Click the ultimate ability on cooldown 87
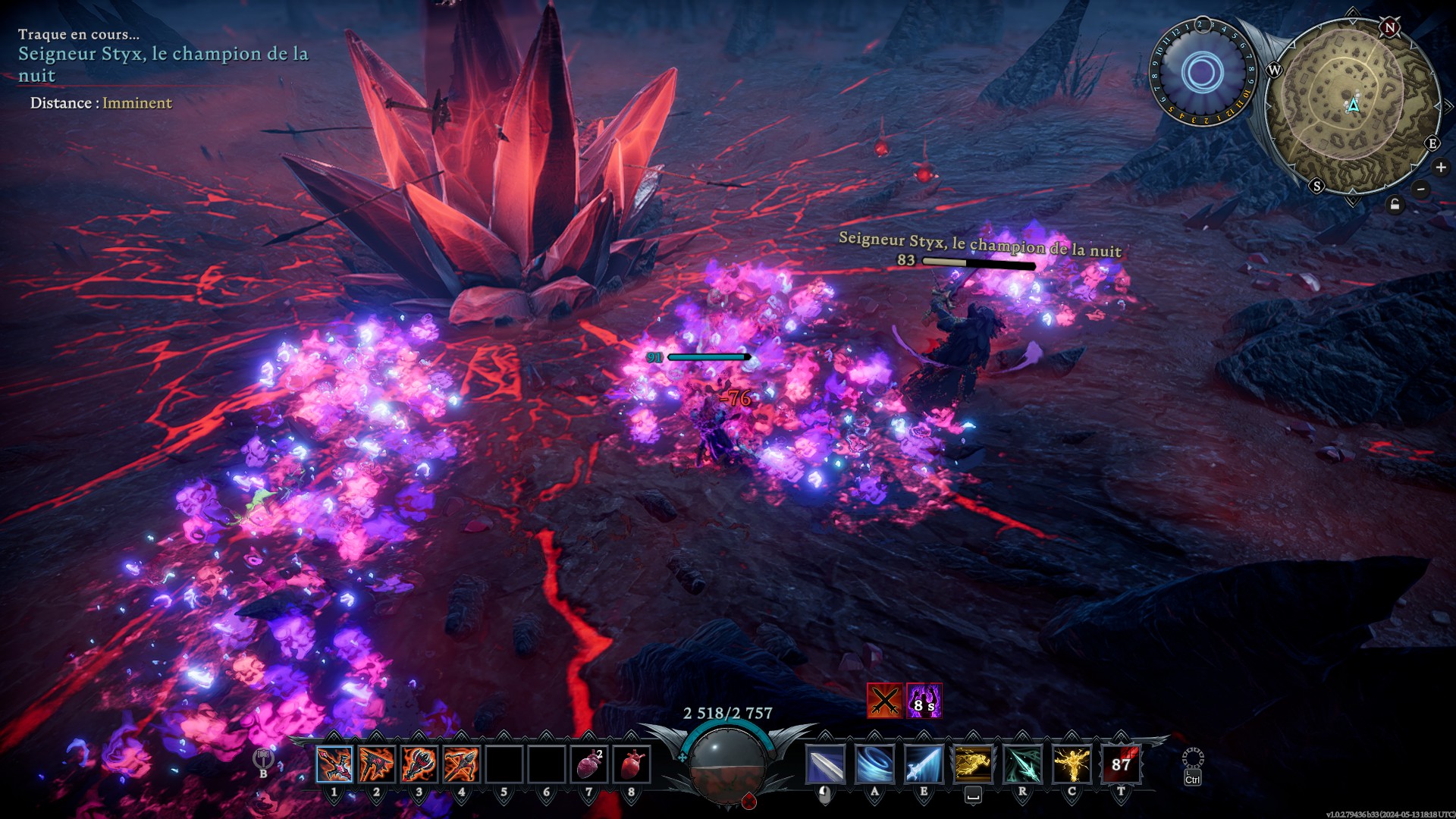The height and width of the screenshot is (819, 1456). pos(1121,764)
